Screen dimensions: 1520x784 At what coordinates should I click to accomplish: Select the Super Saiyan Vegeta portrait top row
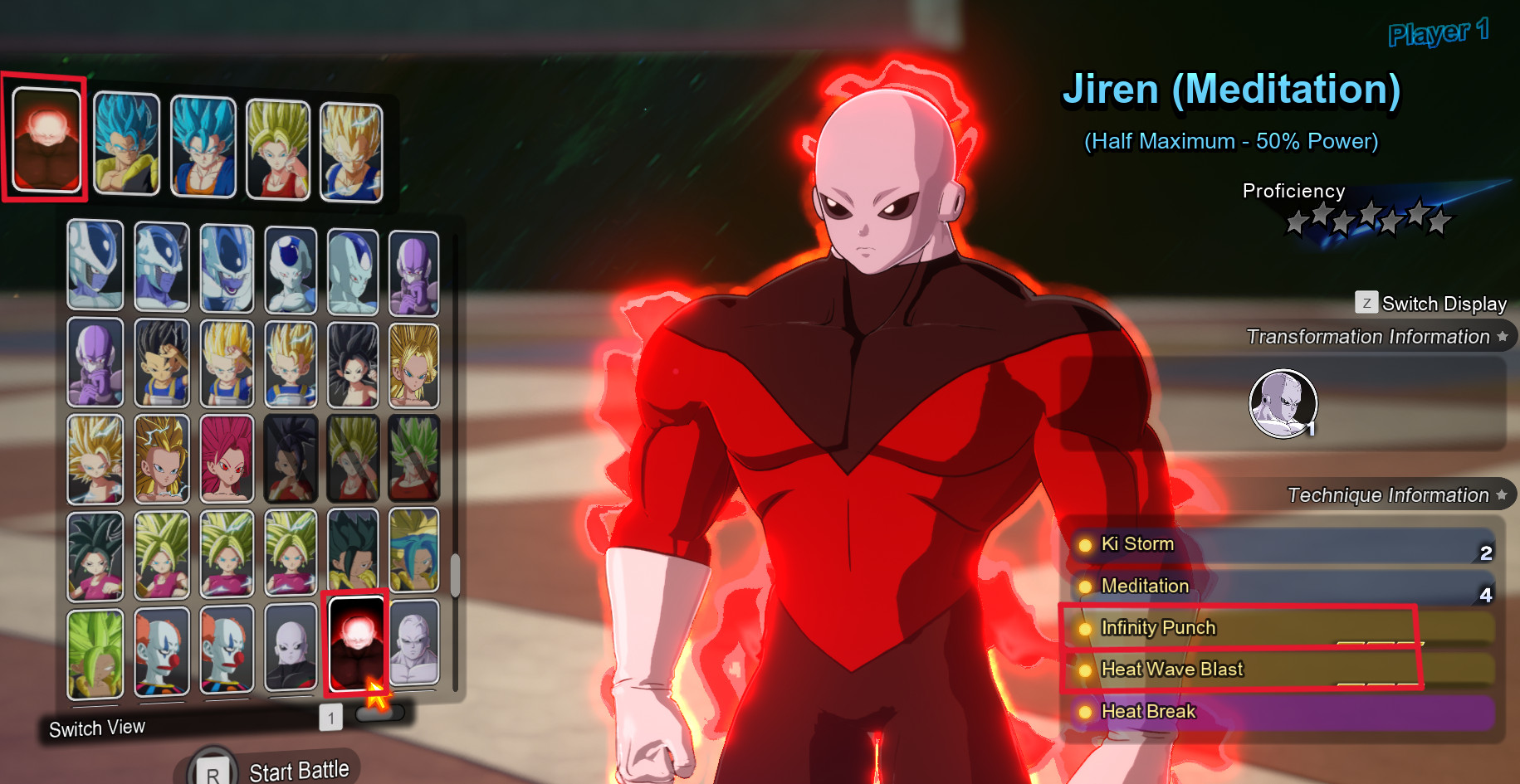coord(351,149)
